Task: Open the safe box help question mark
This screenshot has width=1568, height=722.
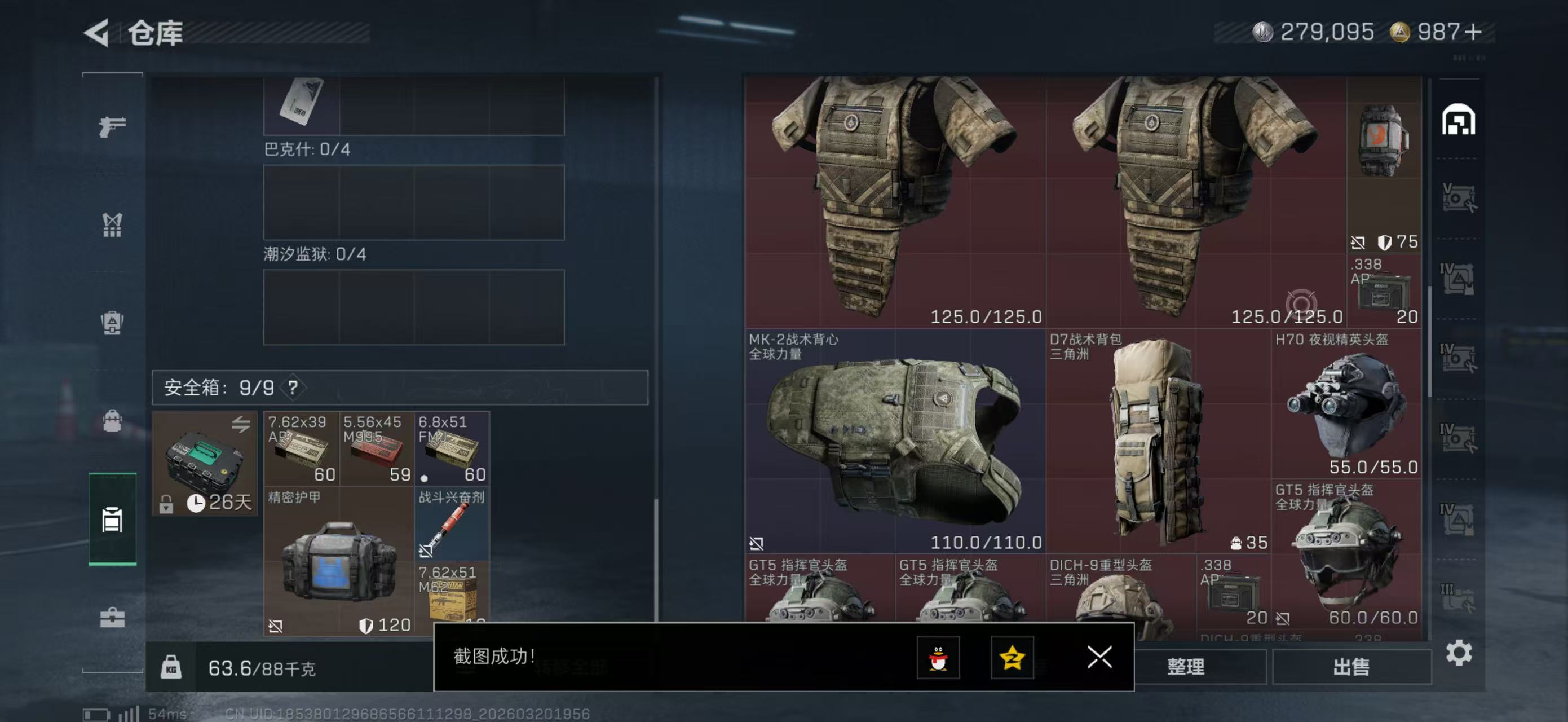Action: (x=293, y=387)
